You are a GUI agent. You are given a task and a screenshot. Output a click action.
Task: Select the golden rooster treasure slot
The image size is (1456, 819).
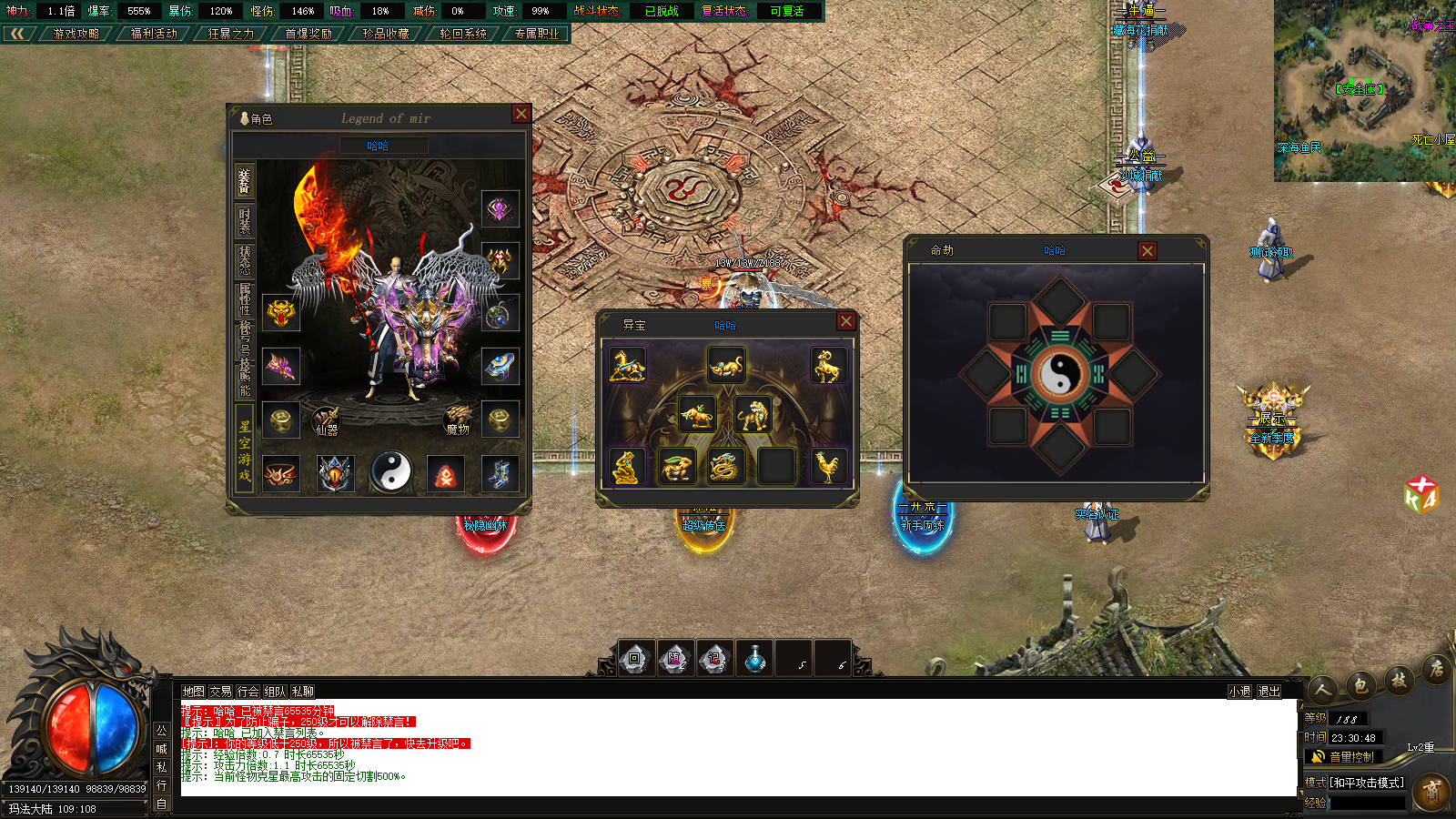[x=827, y=467]
